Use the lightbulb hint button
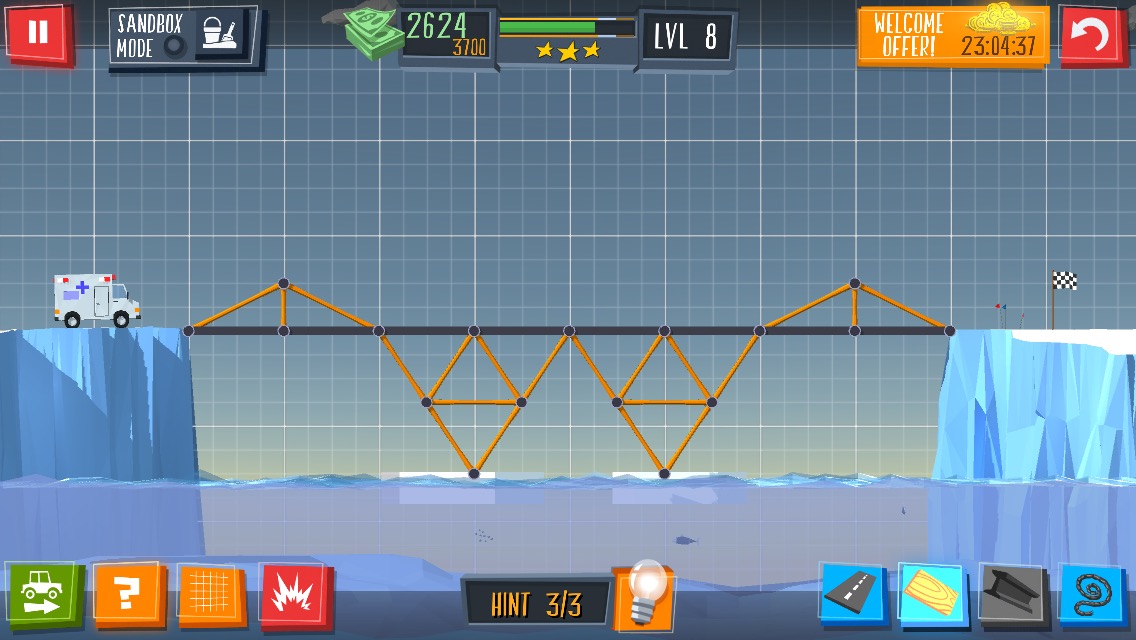Image resolution: width=1136 pixels, height=640 pixels. click(643, 596)
